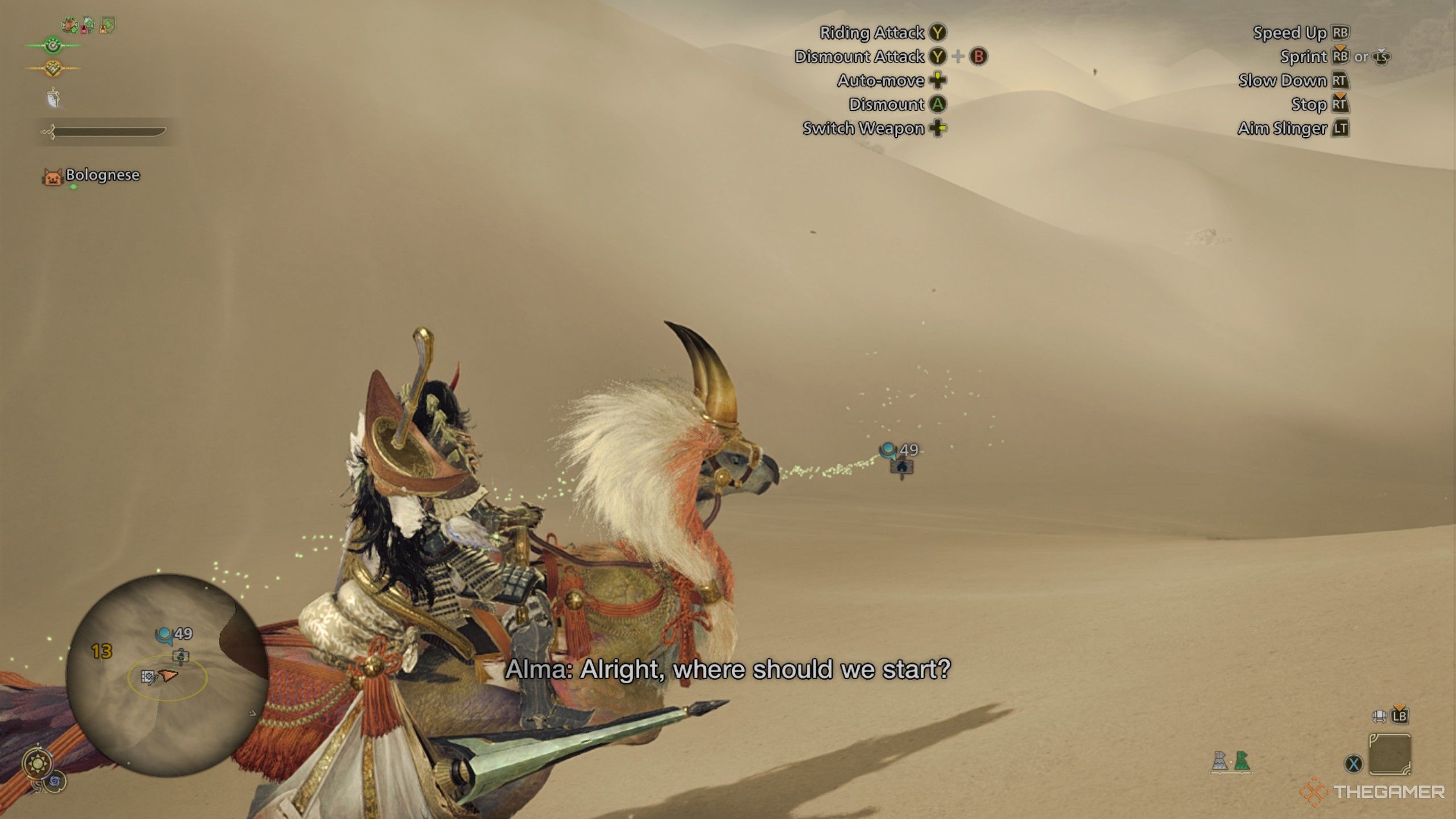Click the grey ammo phial icon
Screen dimensions: 1456x819
click(1219, 761)
